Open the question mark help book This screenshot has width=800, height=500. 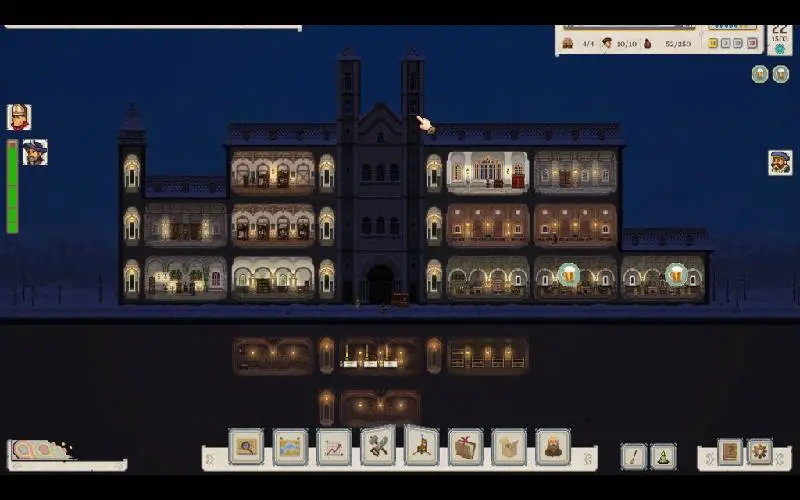(730, 452)
